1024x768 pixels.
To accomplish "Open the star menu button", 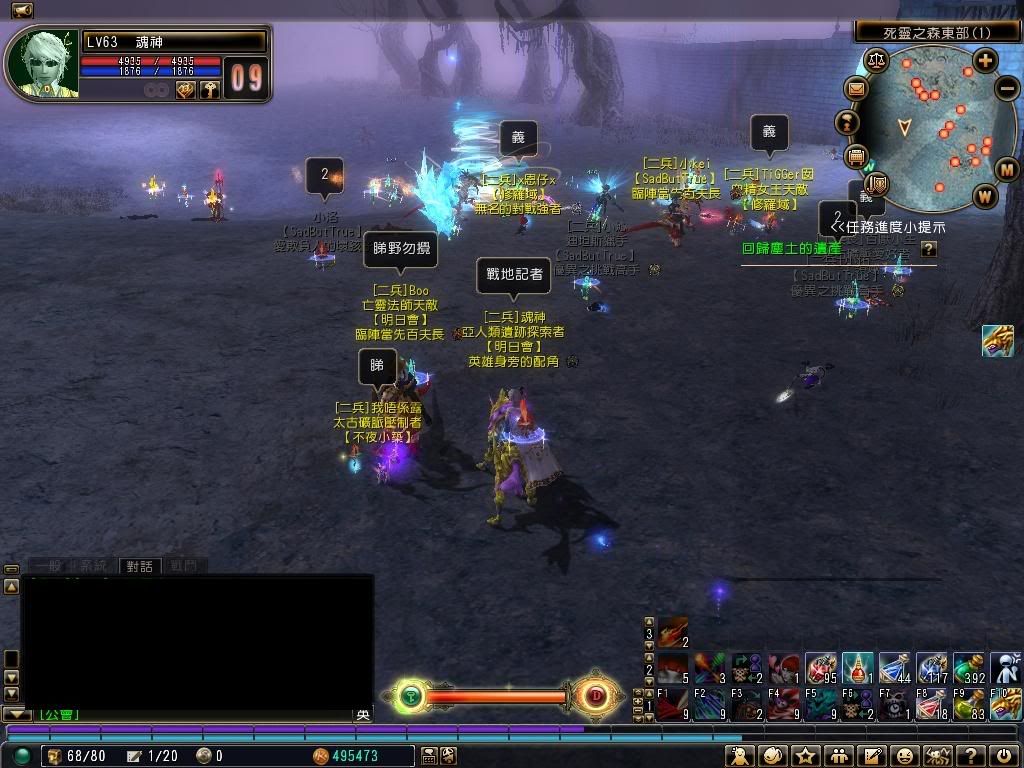I will [807, 756].
